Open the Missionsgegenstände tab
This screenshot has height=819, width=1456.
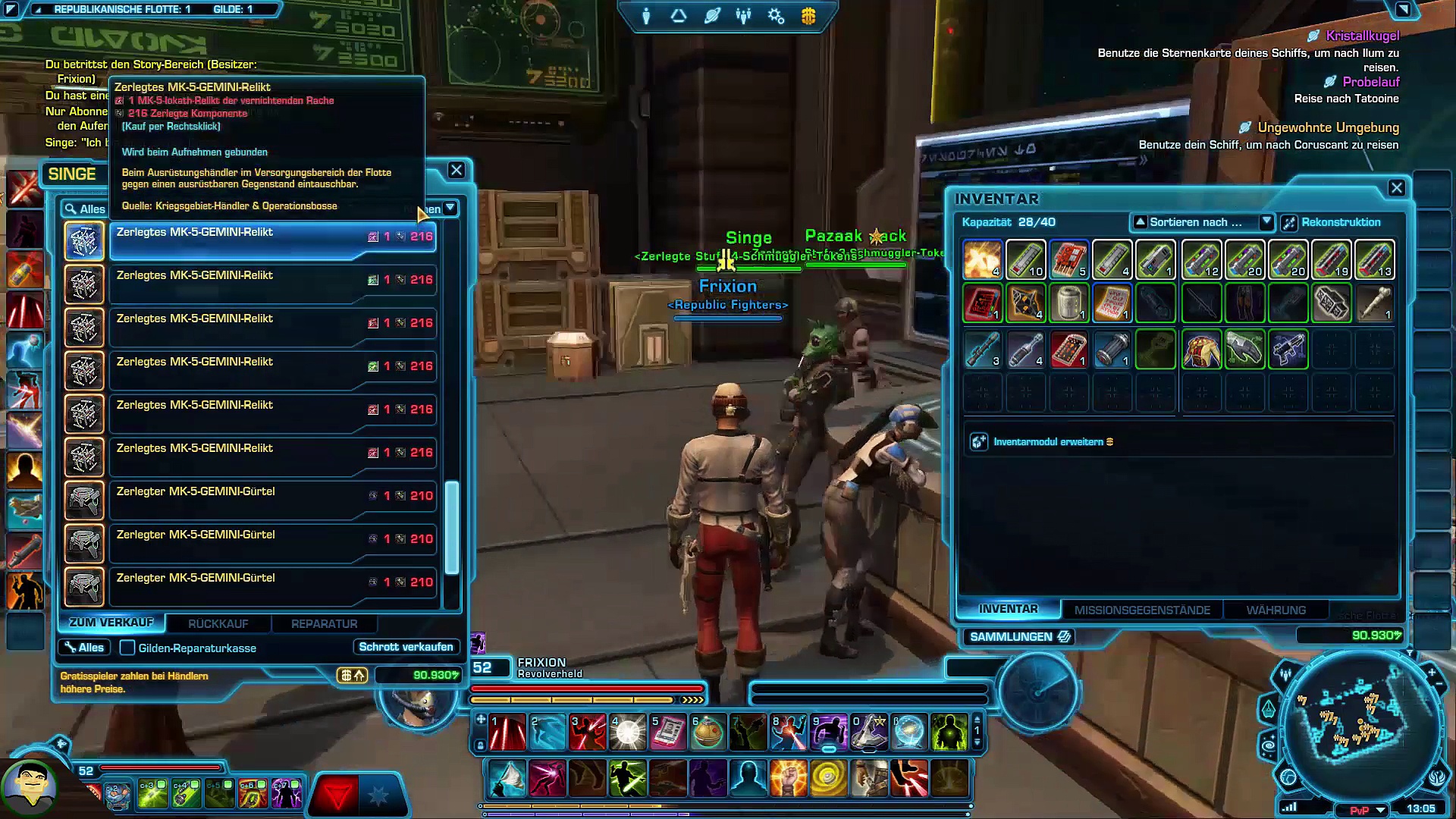click(1142, 610)
